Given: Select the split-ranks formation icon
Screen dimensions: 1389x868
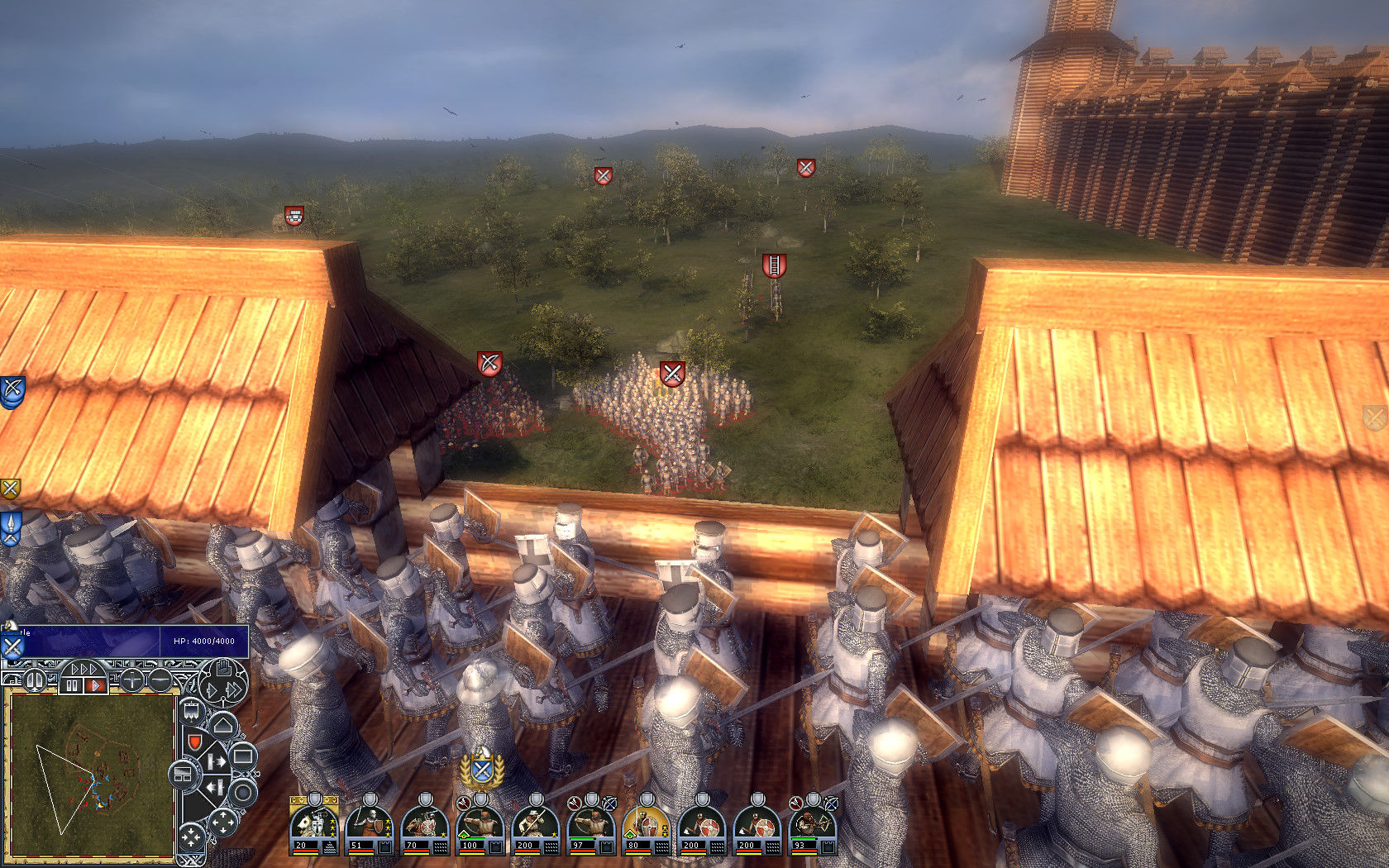Looking at the screenshot, I should 184,774.
